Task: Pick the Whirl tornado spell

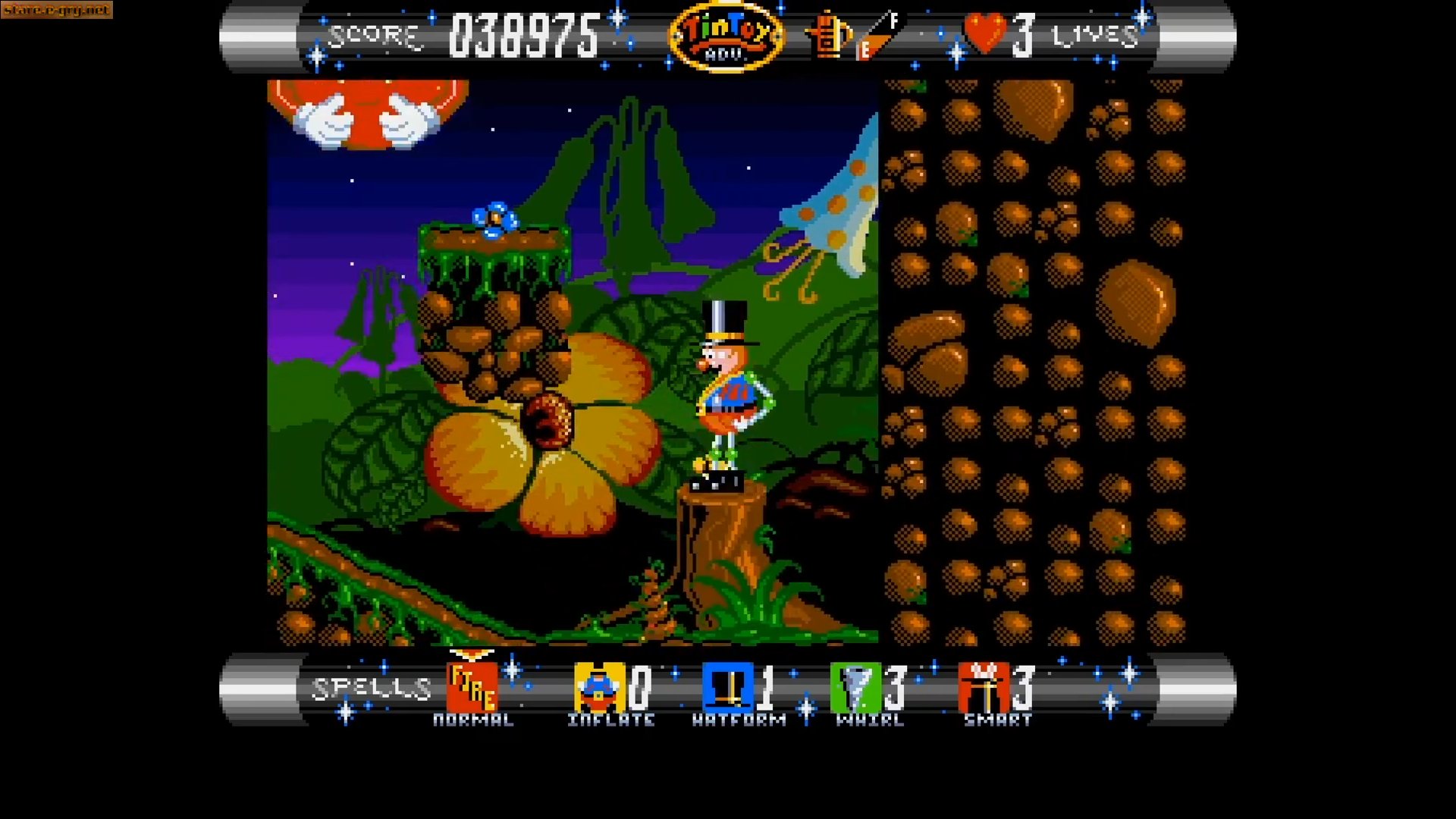Action: click(855, 687)
